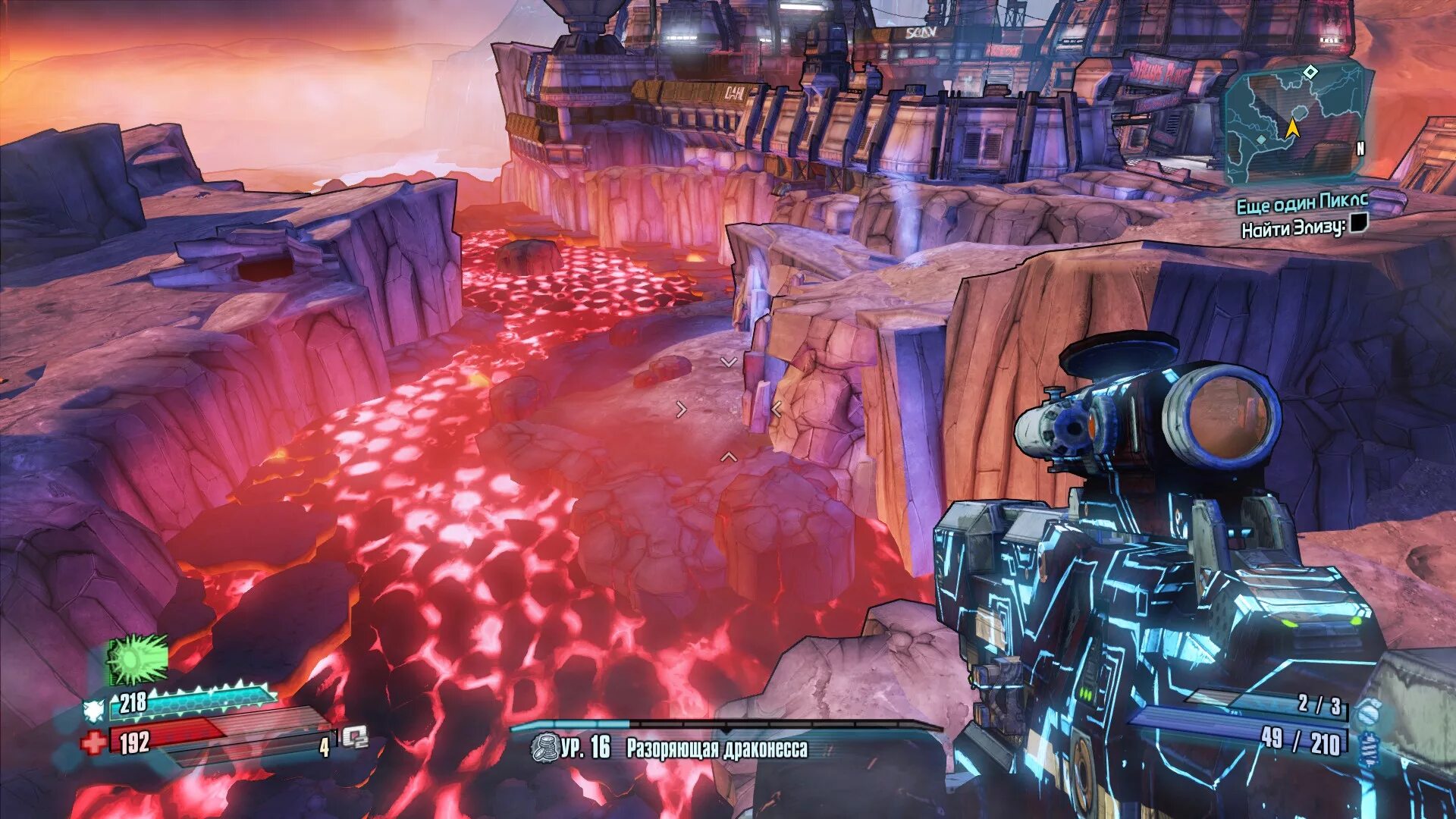
Task: Activate the green spiky action skill icon
Action: pyautogui.click(x=137, y=660)
